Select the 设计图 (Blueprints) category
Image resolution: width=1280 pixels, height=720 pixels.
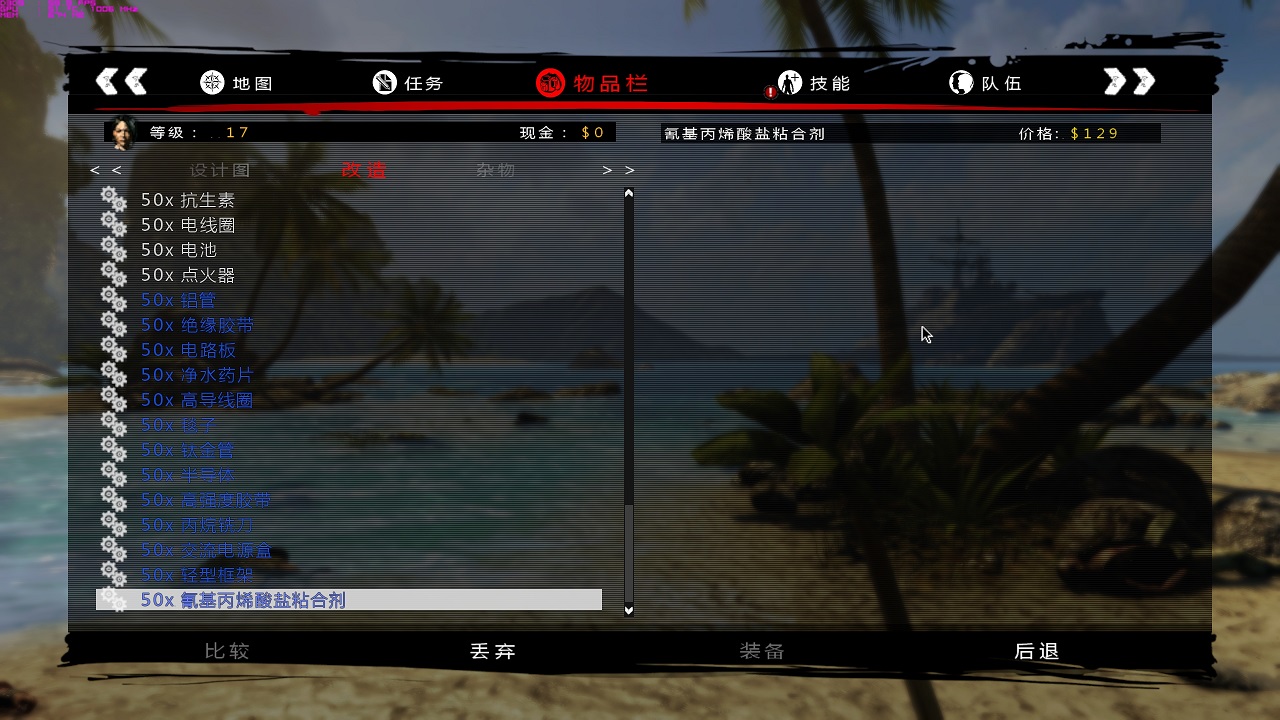tap(219, 170)
